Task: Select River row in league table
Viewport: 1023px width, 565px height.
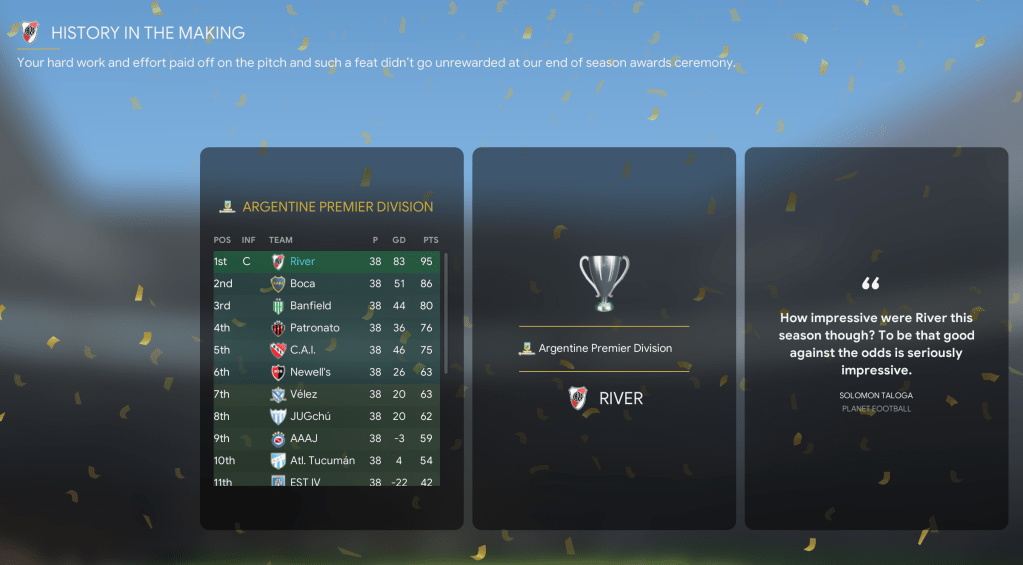Action: 302,262
